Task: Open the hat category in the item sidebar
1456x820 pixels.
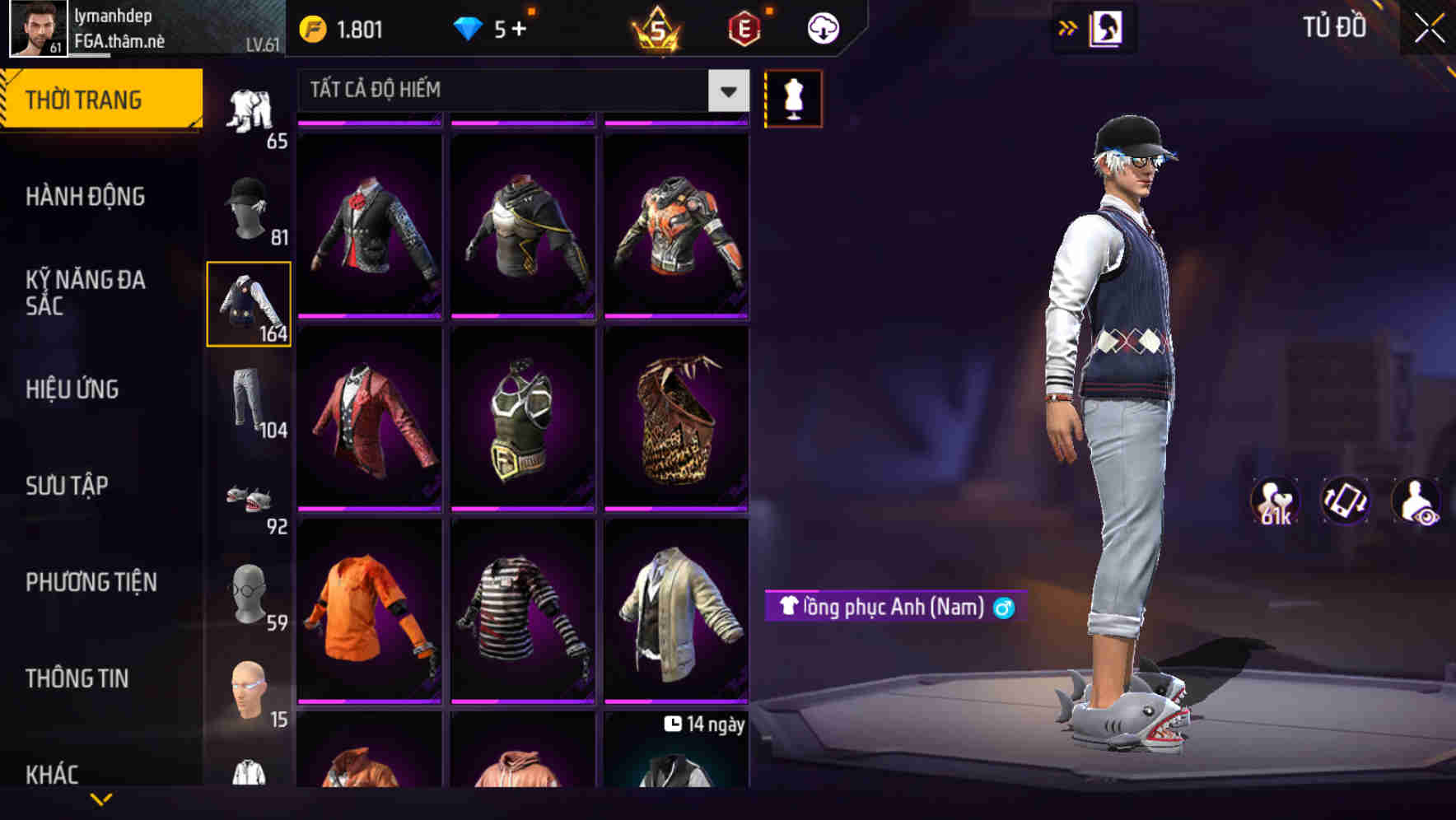Action: click(x=249, y=208)
